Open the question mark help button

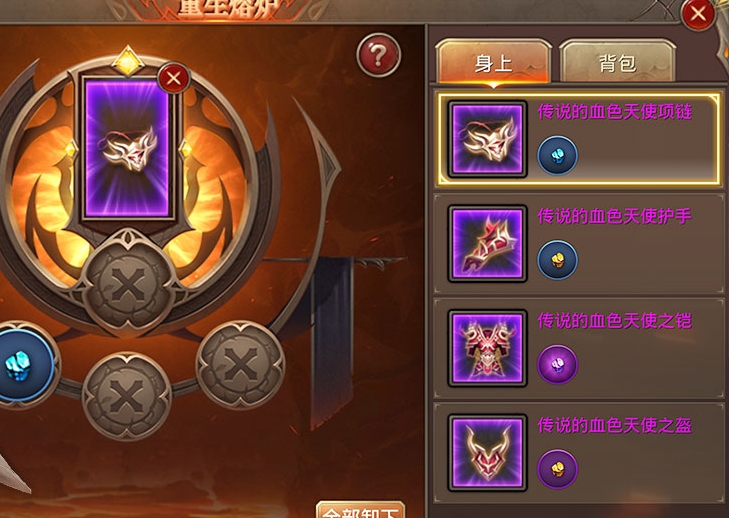click(378, 56)
